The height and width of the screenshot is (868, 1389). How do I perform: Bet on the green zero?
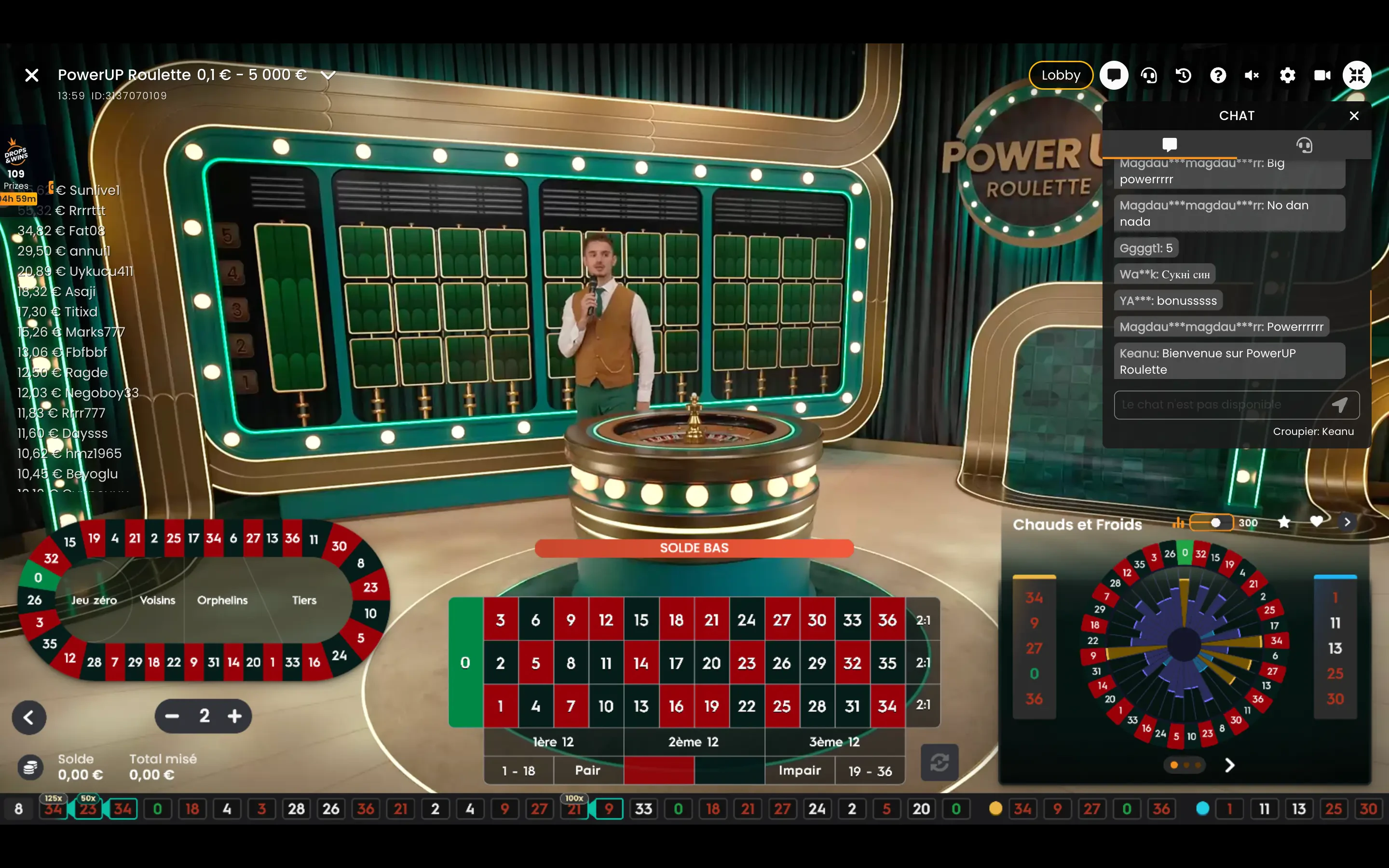(465, 663)
